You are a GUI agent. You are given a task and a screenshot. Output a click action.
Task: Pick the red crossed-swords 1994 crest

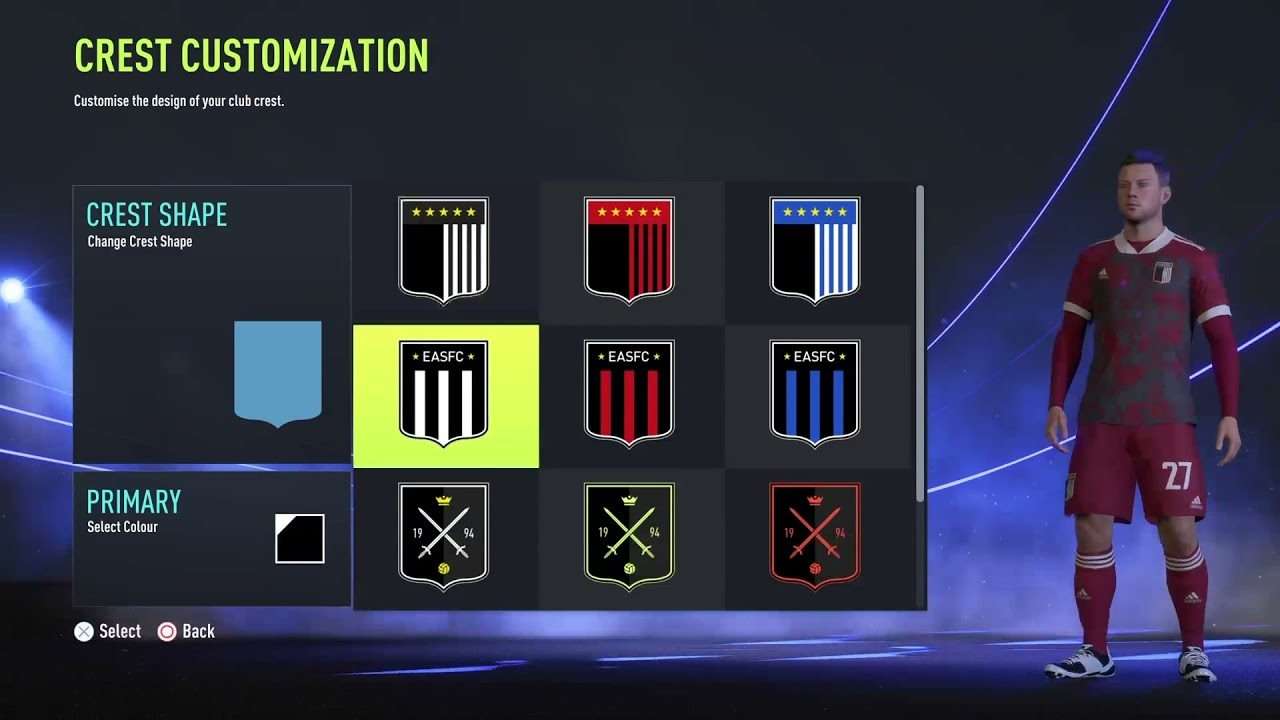click(x=816, y=540)
